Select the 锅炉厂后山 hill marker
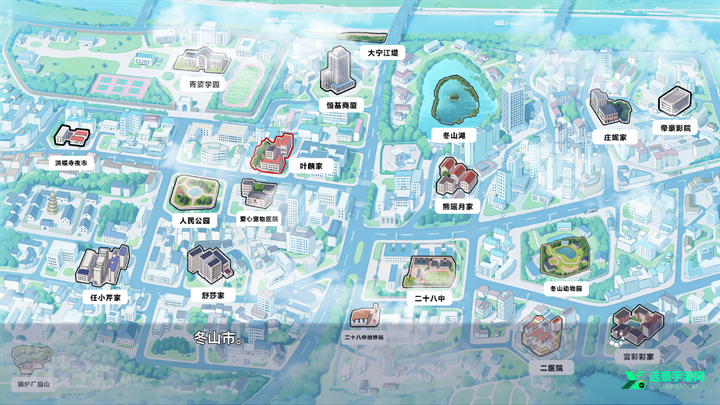 [x=32, y=360]
